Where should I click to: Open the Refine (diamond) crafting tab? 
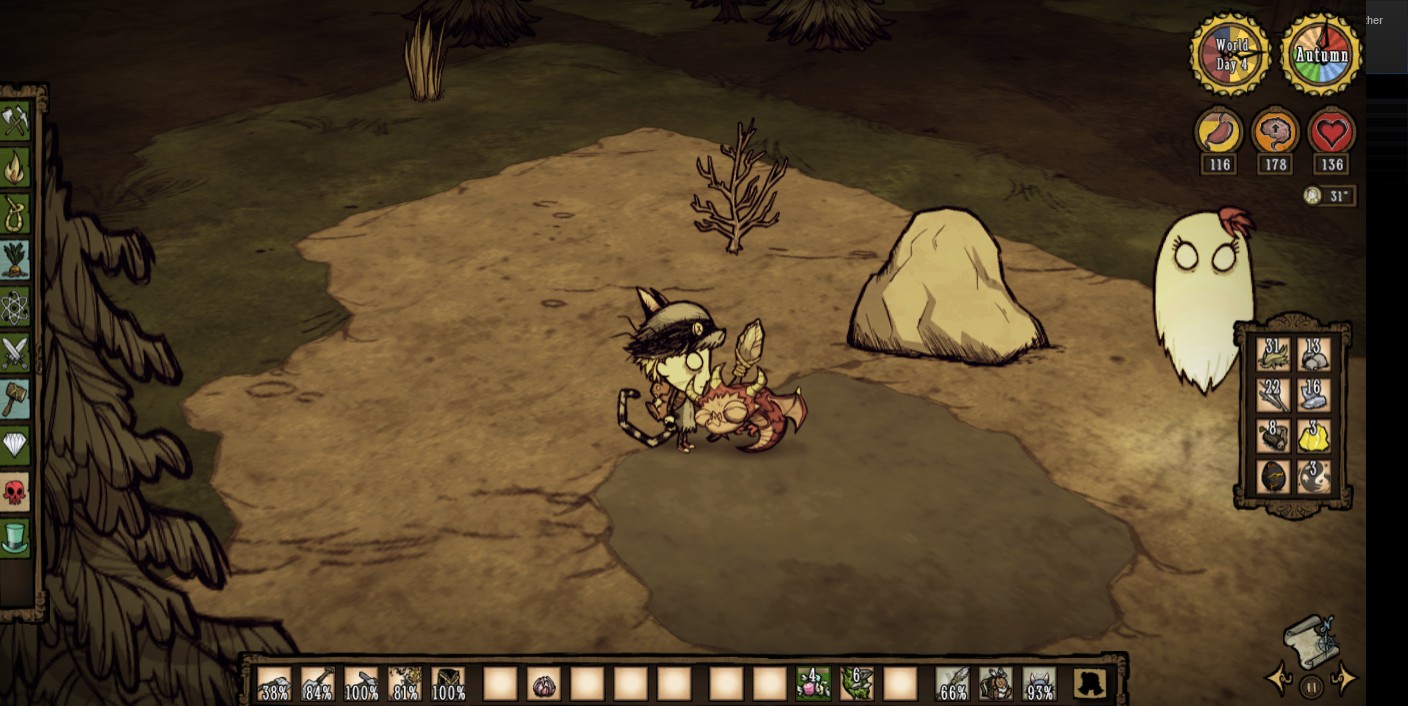pos(15,445)
